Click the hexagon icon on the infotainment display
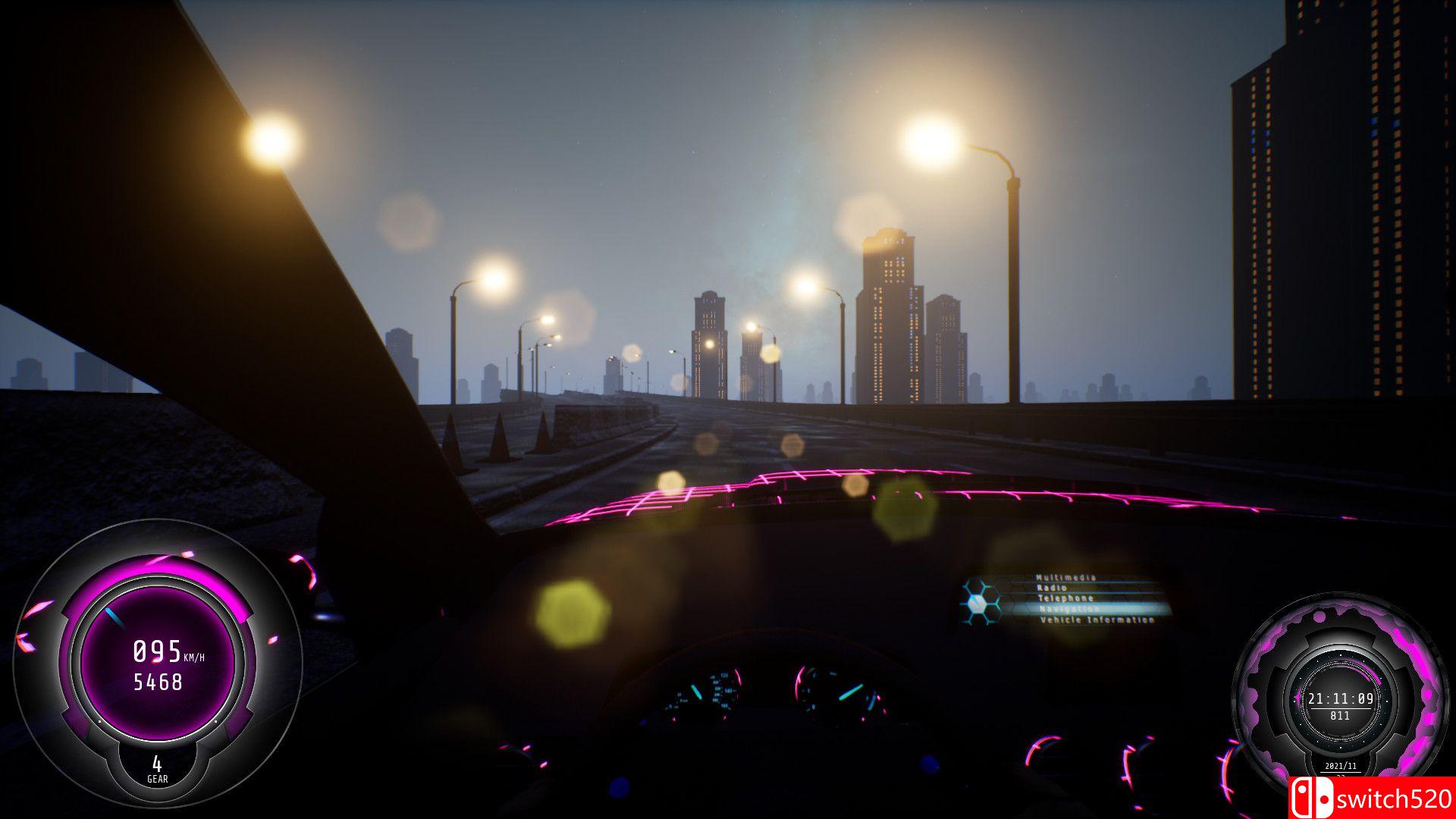The image size is (1456, 819). coord(978,604)
